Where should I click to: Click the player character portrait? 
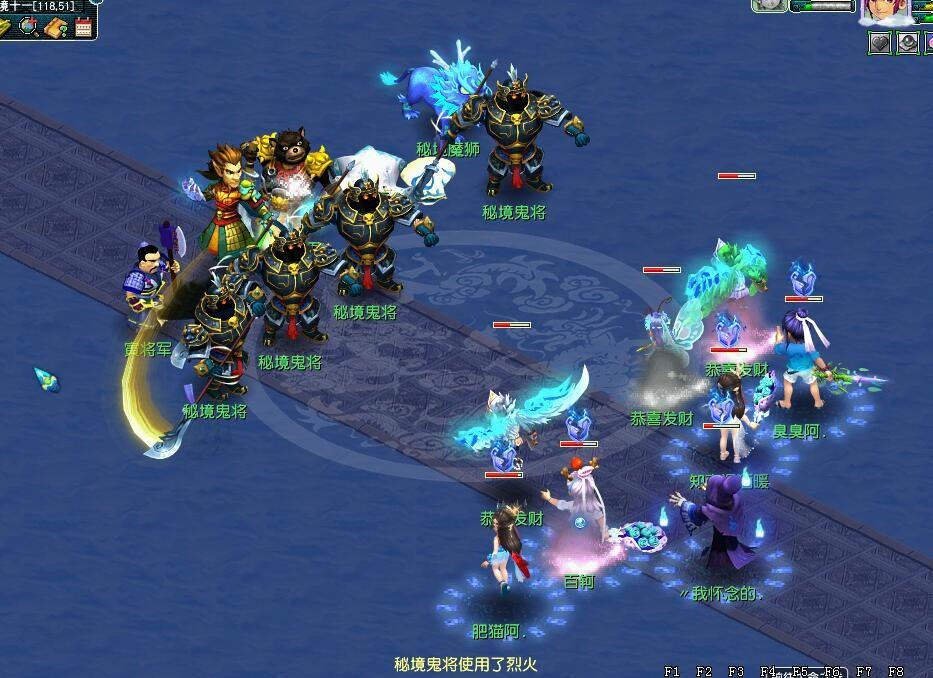point(884,12)
